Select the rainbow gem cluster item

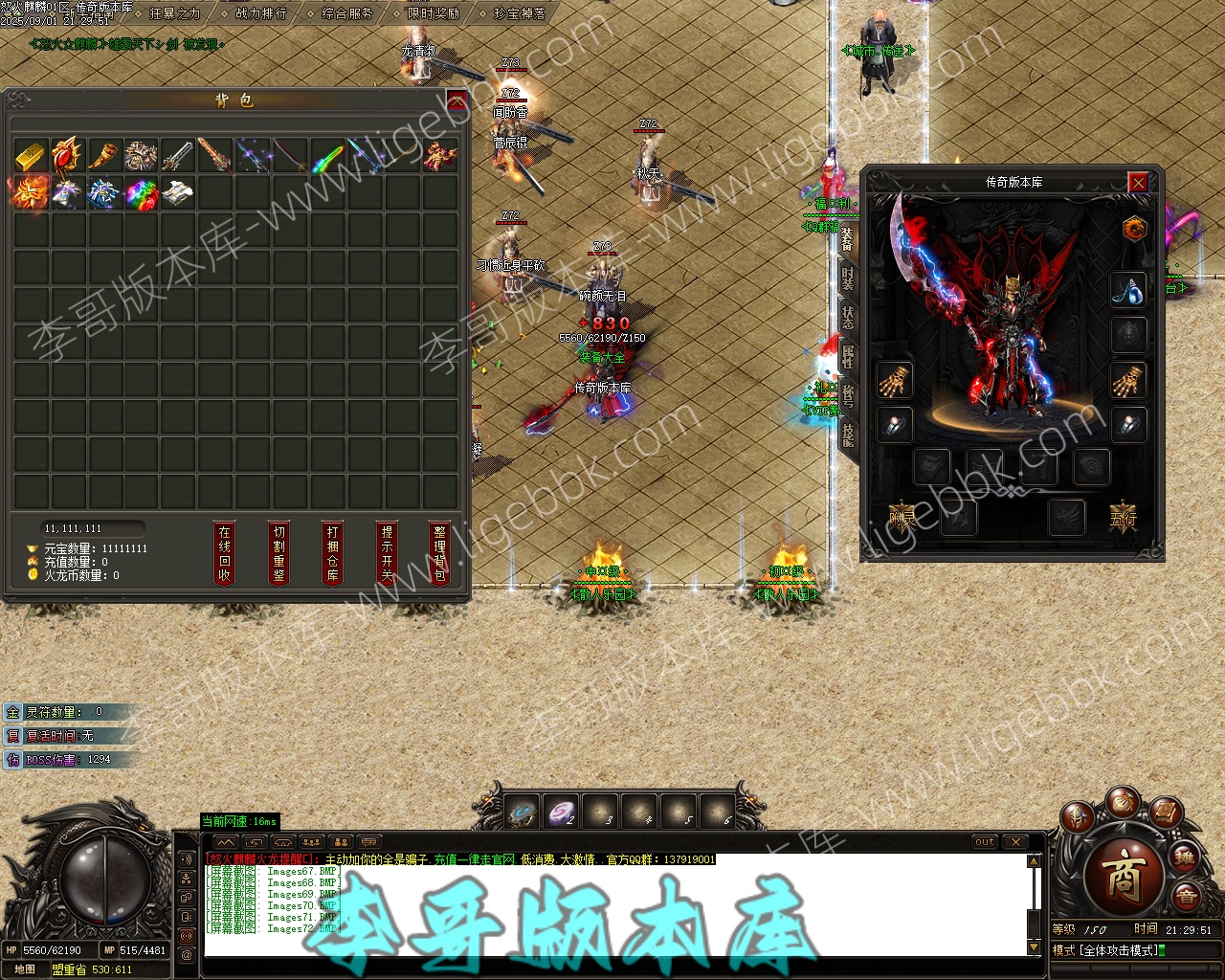(x=142, y=192)
